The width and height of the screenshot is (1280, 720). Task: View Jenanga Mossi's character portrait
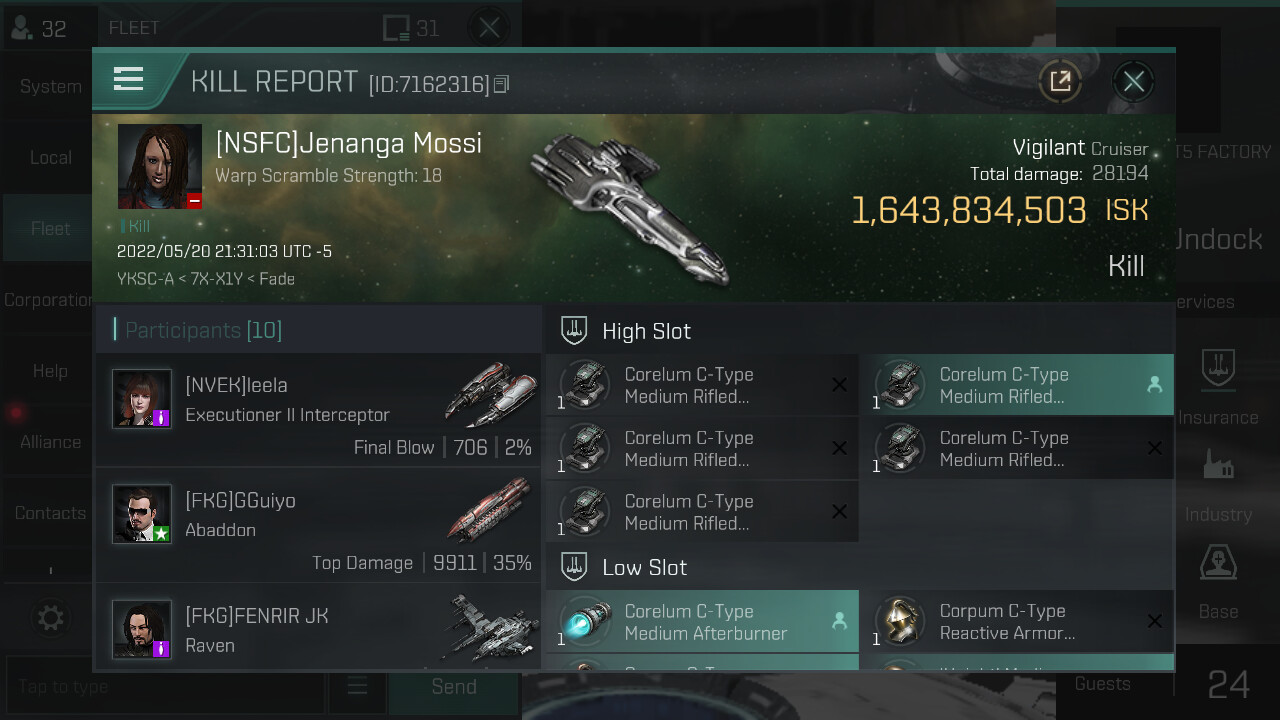pyautogui.click(x=160, y=166)
